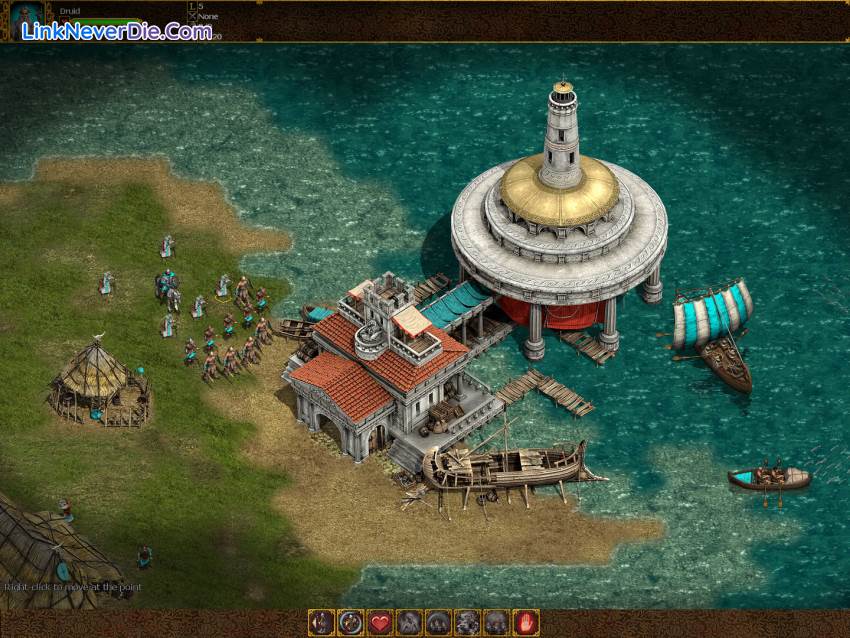Click the red hand stop command
Image resolution: width=850 pixels, height=638 pixels.
tap(526, 622)
